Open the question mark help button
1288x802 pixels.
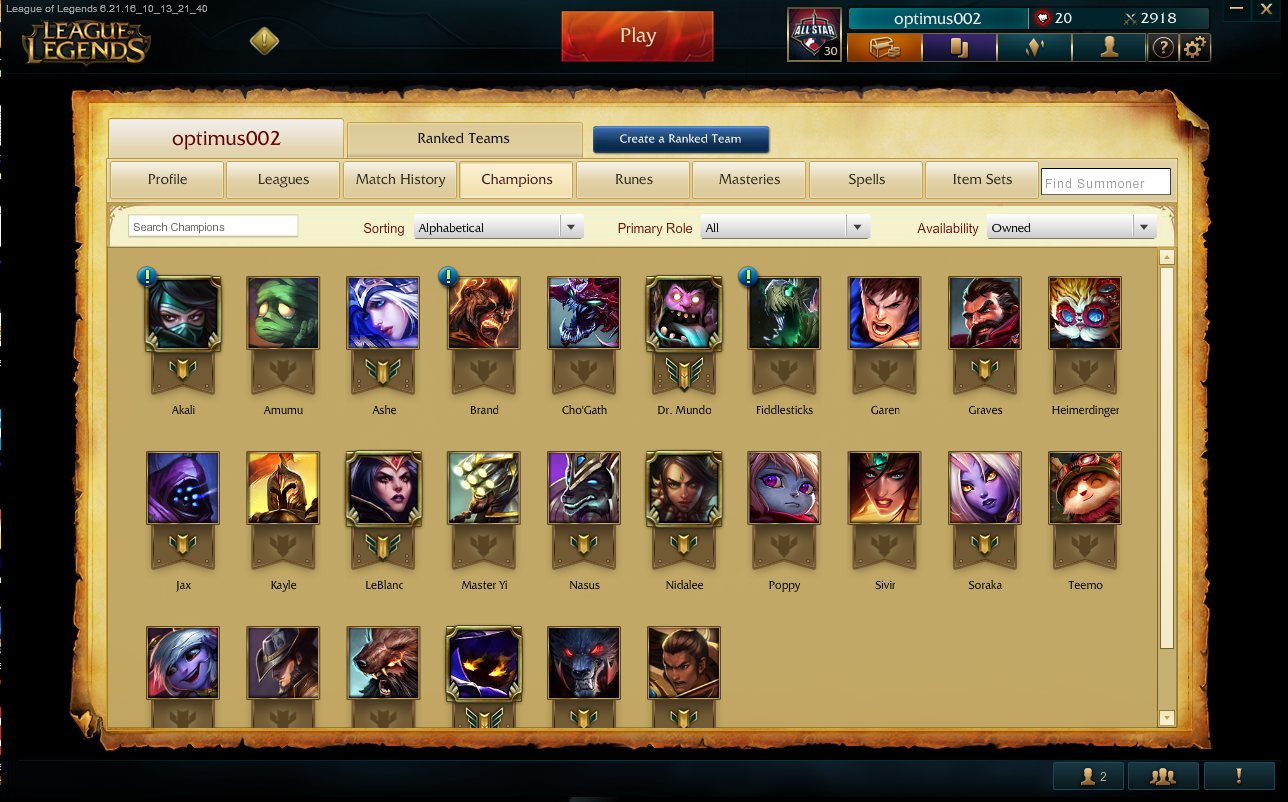[1162, 47]
